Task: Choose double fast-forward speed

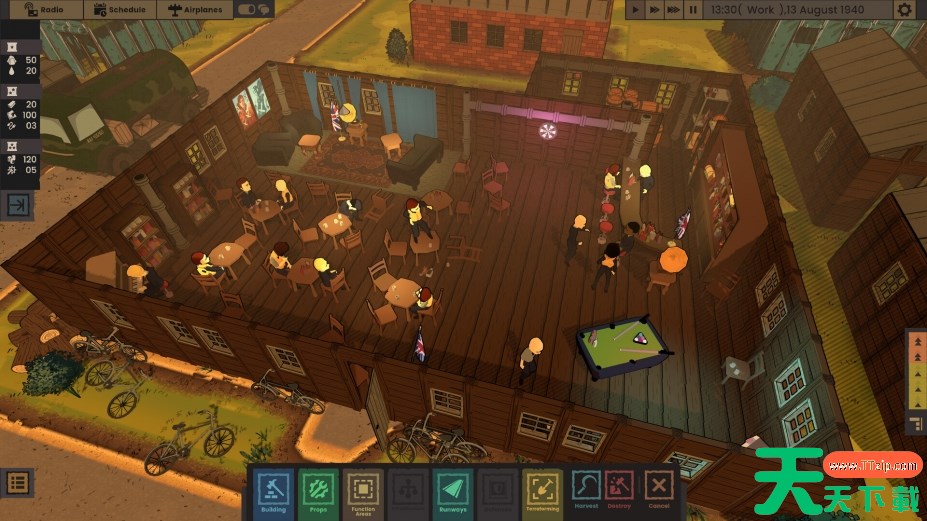Action: [655, 9]
